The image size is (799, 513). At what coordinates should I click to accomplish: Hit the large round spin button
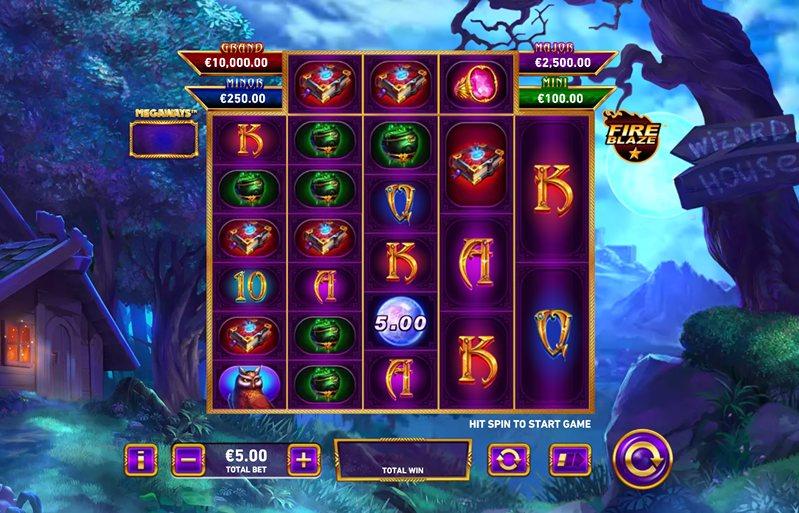tap(641, 460)
